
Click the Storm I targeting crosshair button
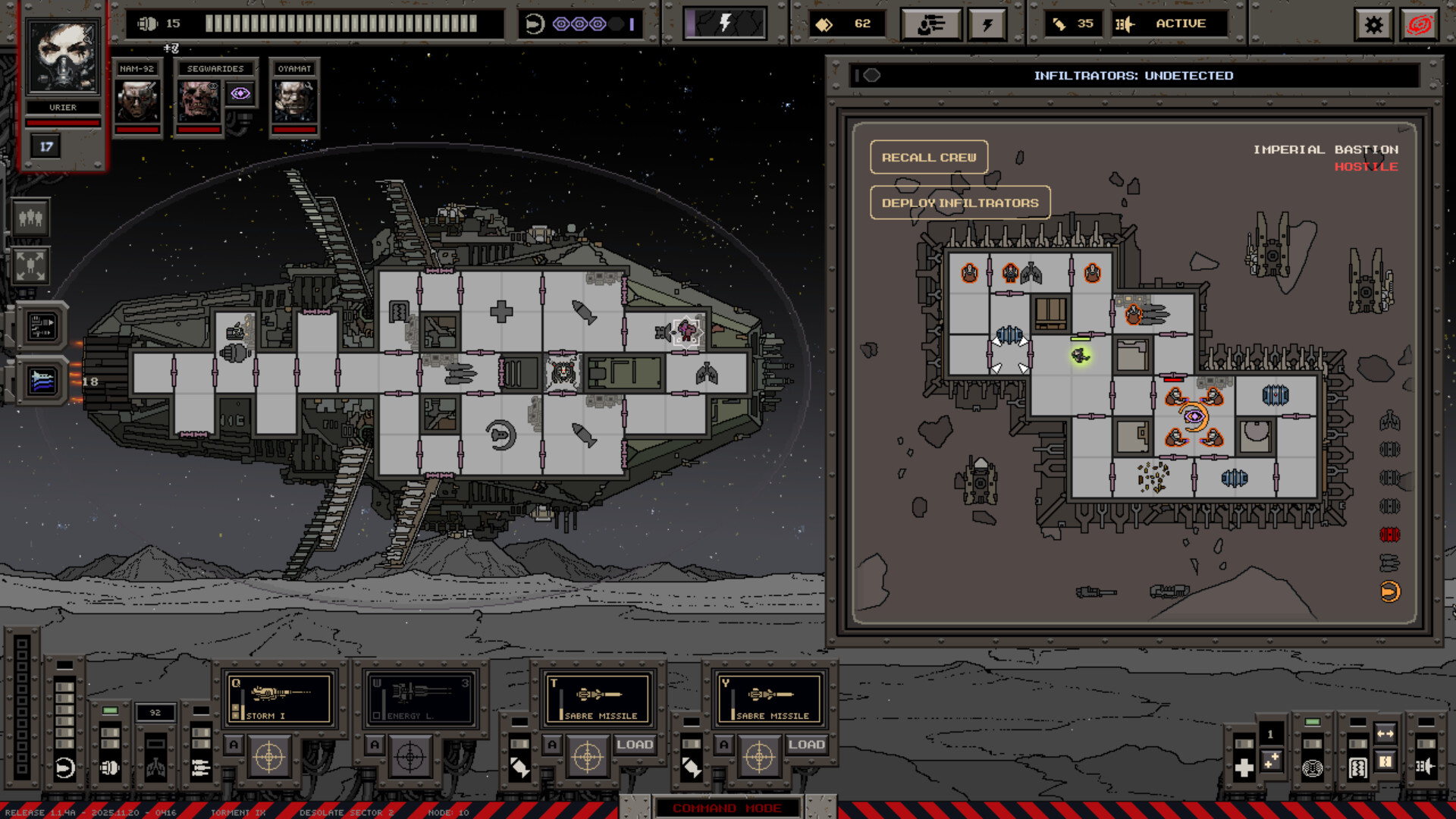point(269,756)
